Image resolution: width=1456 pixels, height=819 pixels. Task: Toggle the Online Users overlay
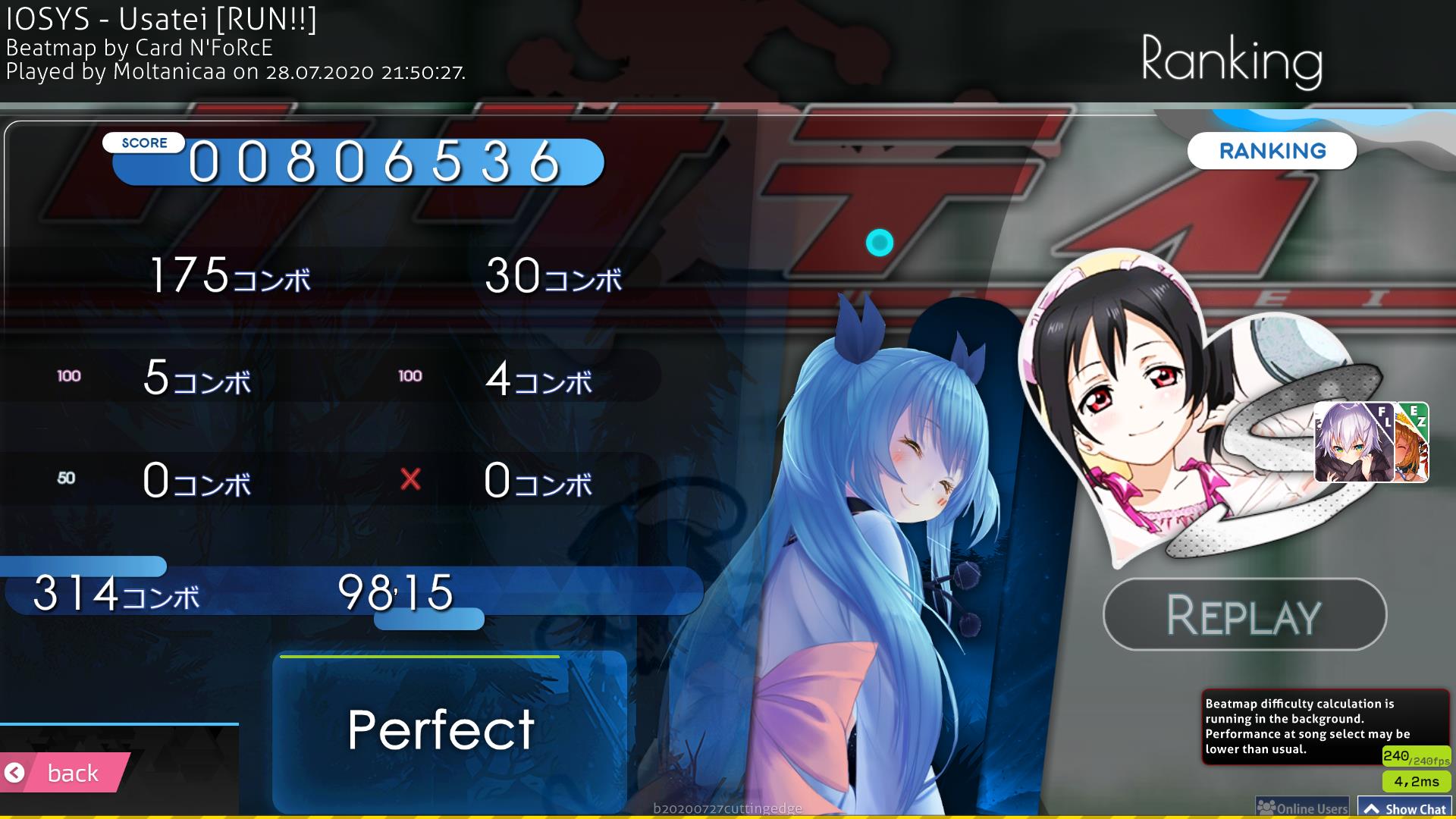click(1302, 805)
